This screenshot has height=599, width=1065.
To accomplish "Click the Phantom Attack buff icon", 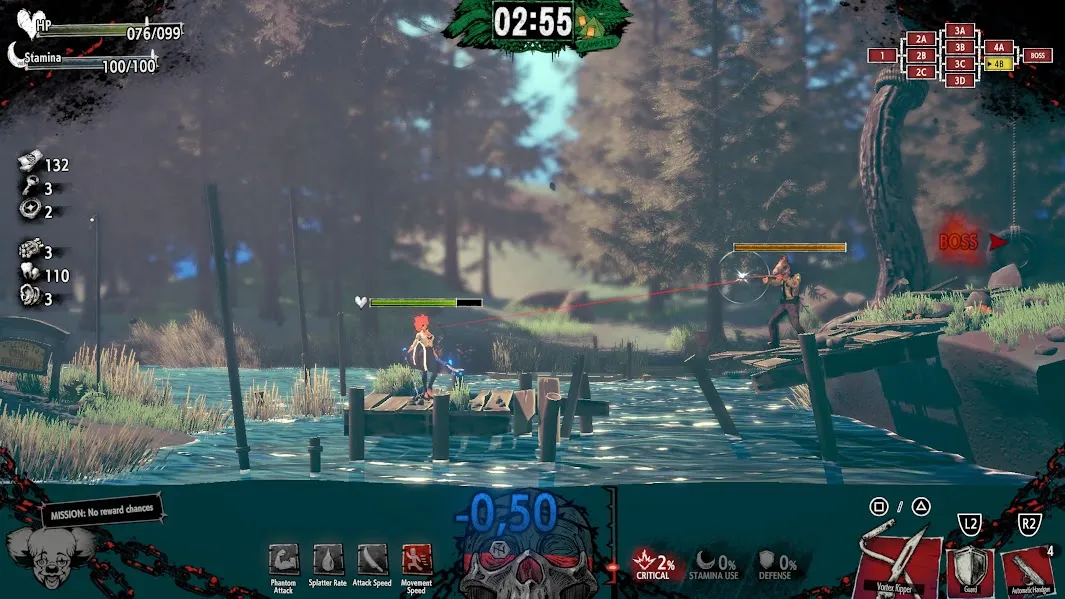I will (x=283, y=561).
